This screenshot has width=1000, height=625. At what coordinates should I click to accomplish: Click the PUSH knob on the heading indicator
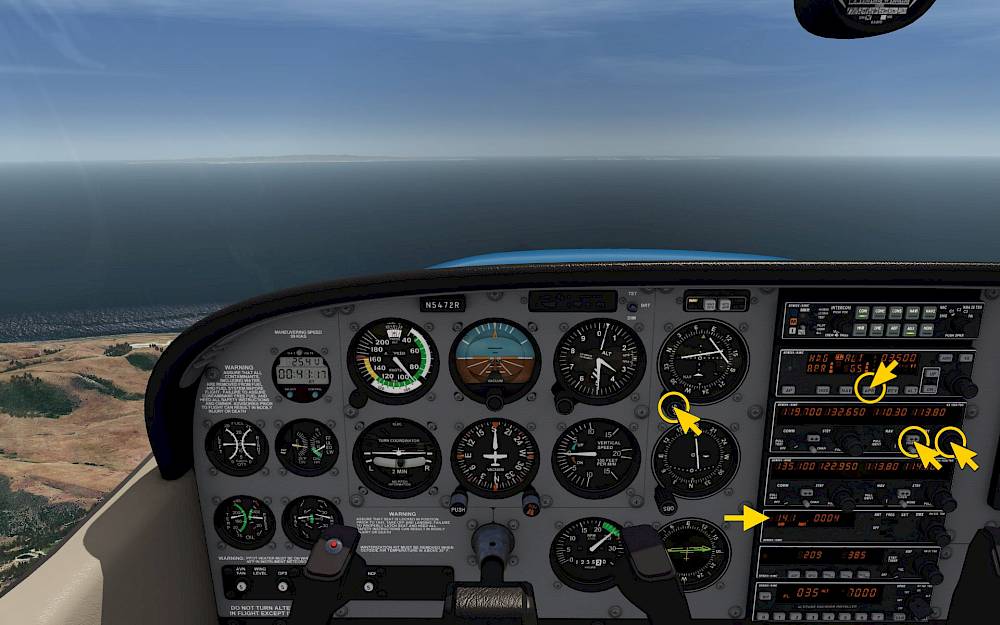point(459,499)
